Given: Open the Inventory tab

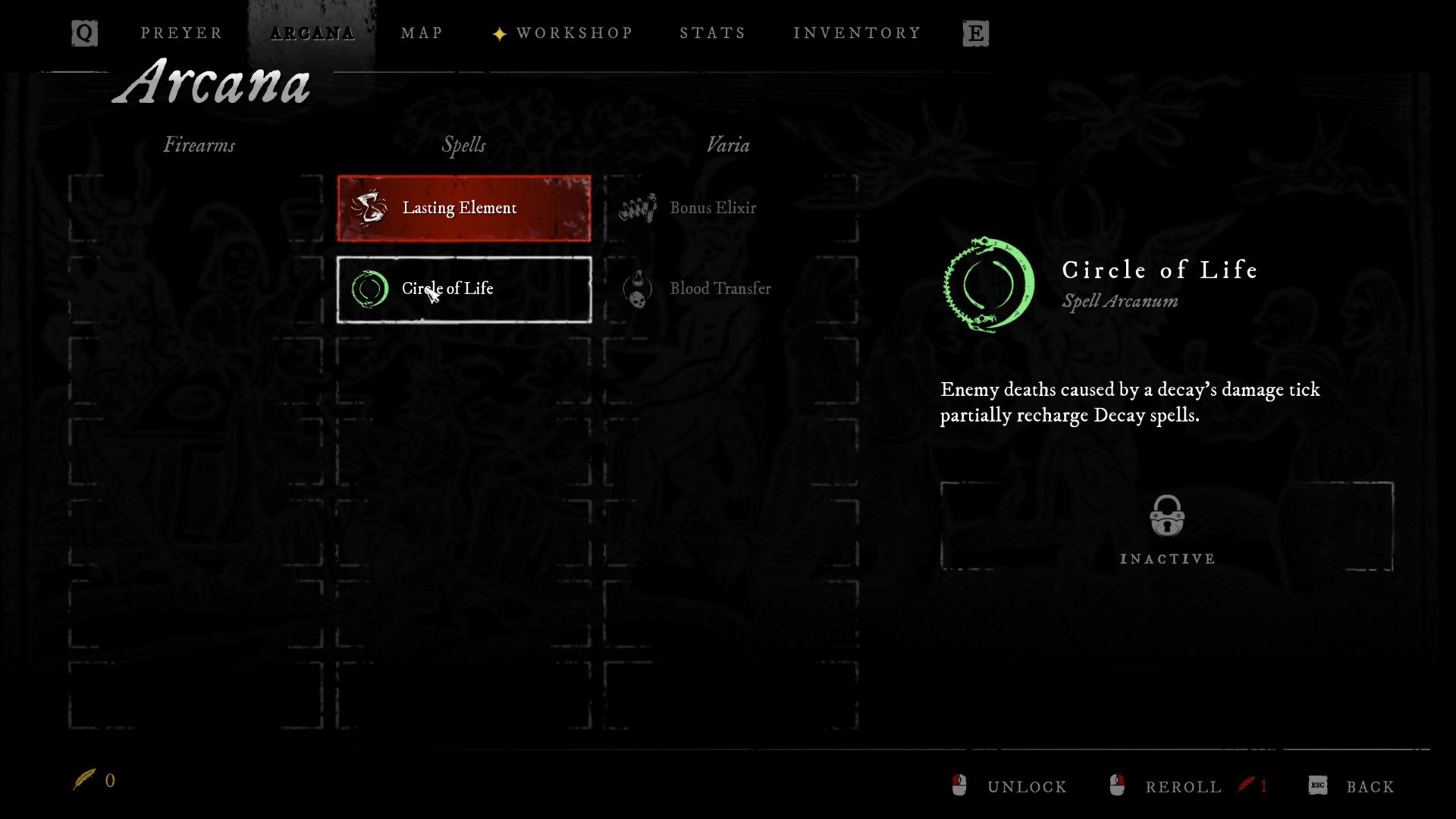Looking at the screenshot, I should (x=857, y=33).
